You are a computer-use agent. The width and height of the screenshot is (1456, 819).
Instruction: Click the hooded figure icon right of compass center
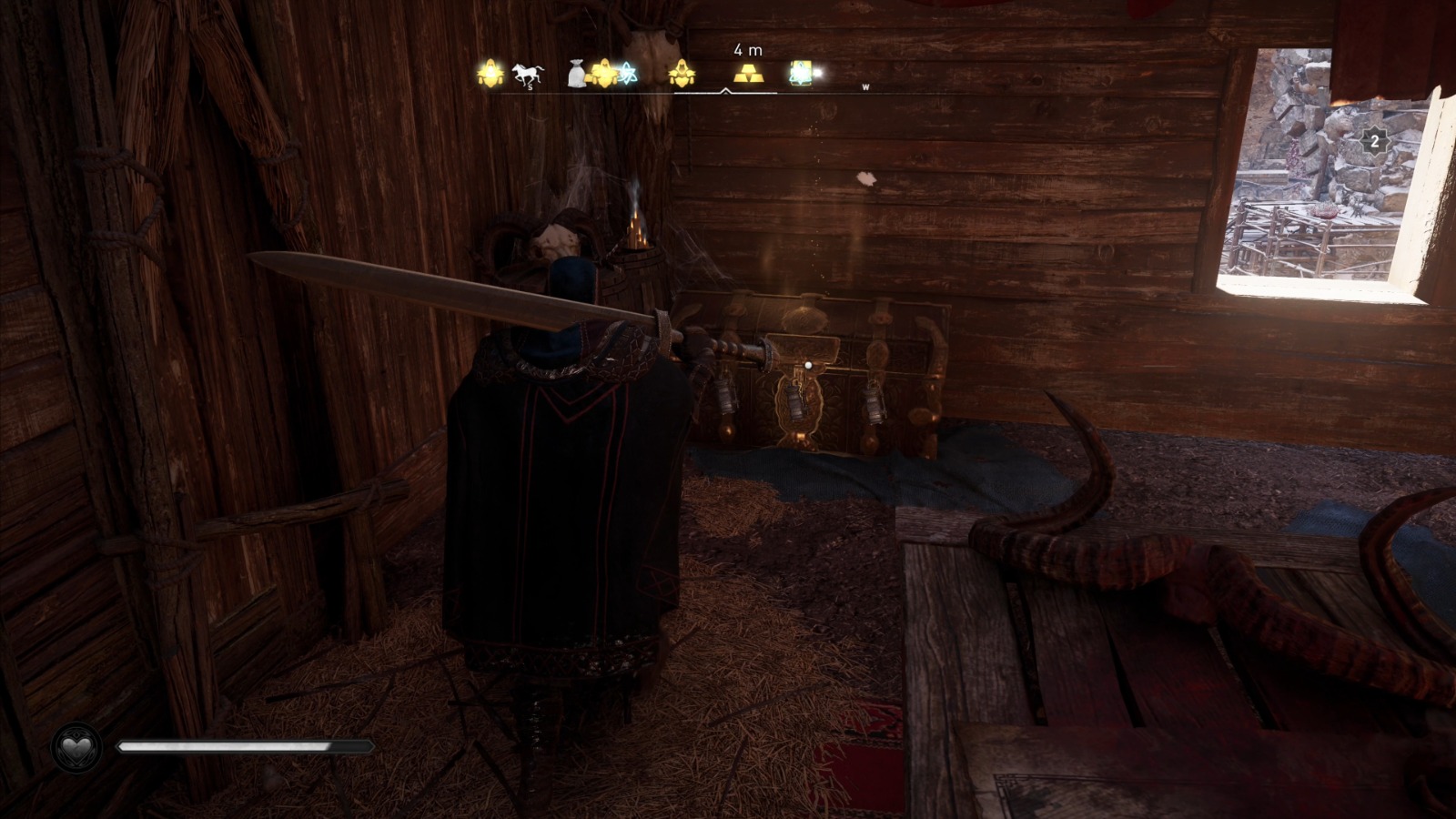click(x=684, y=75)
